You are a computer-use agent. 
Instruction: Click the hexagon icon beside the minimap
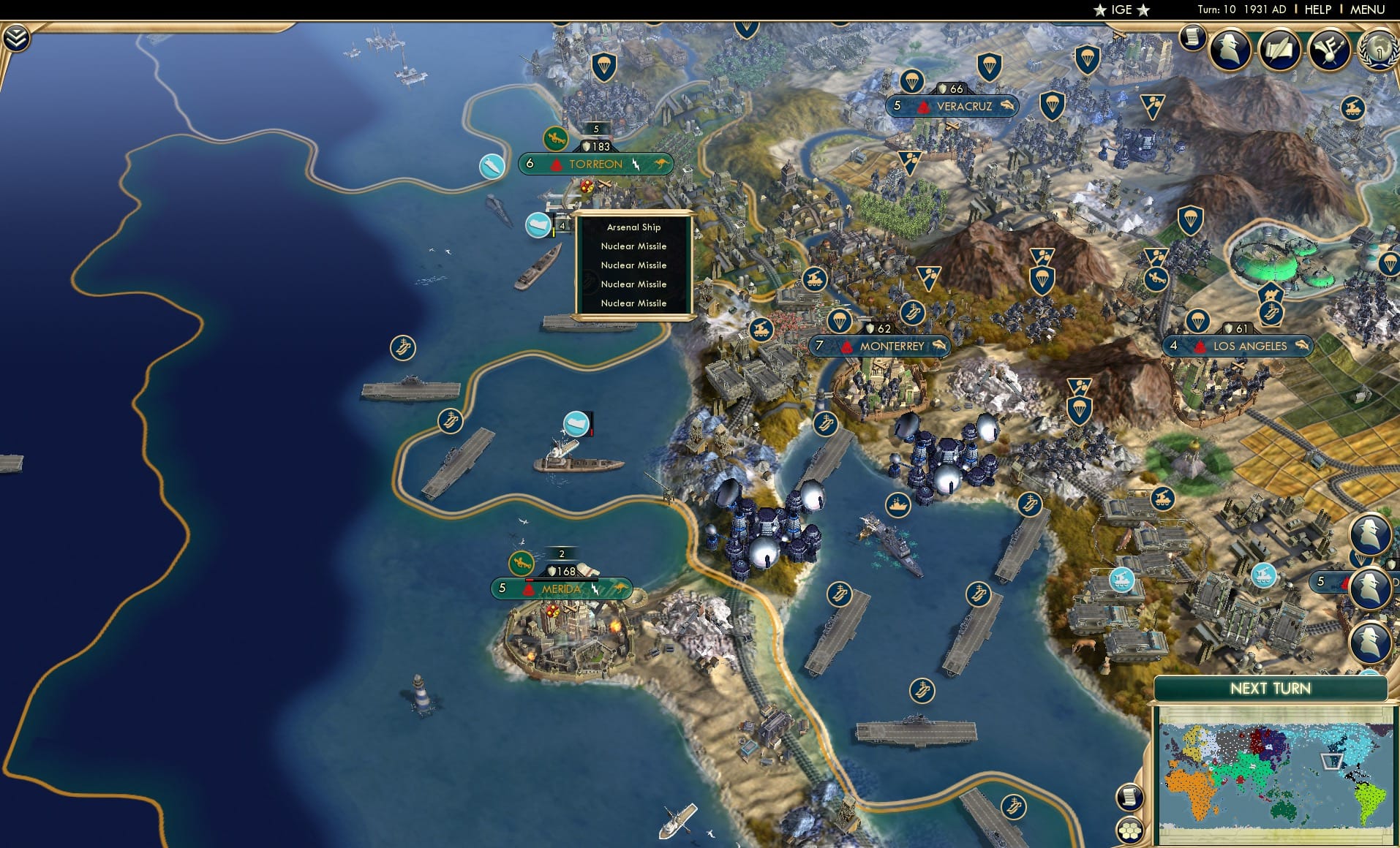pyautogui.click(x=1129, y=830)
